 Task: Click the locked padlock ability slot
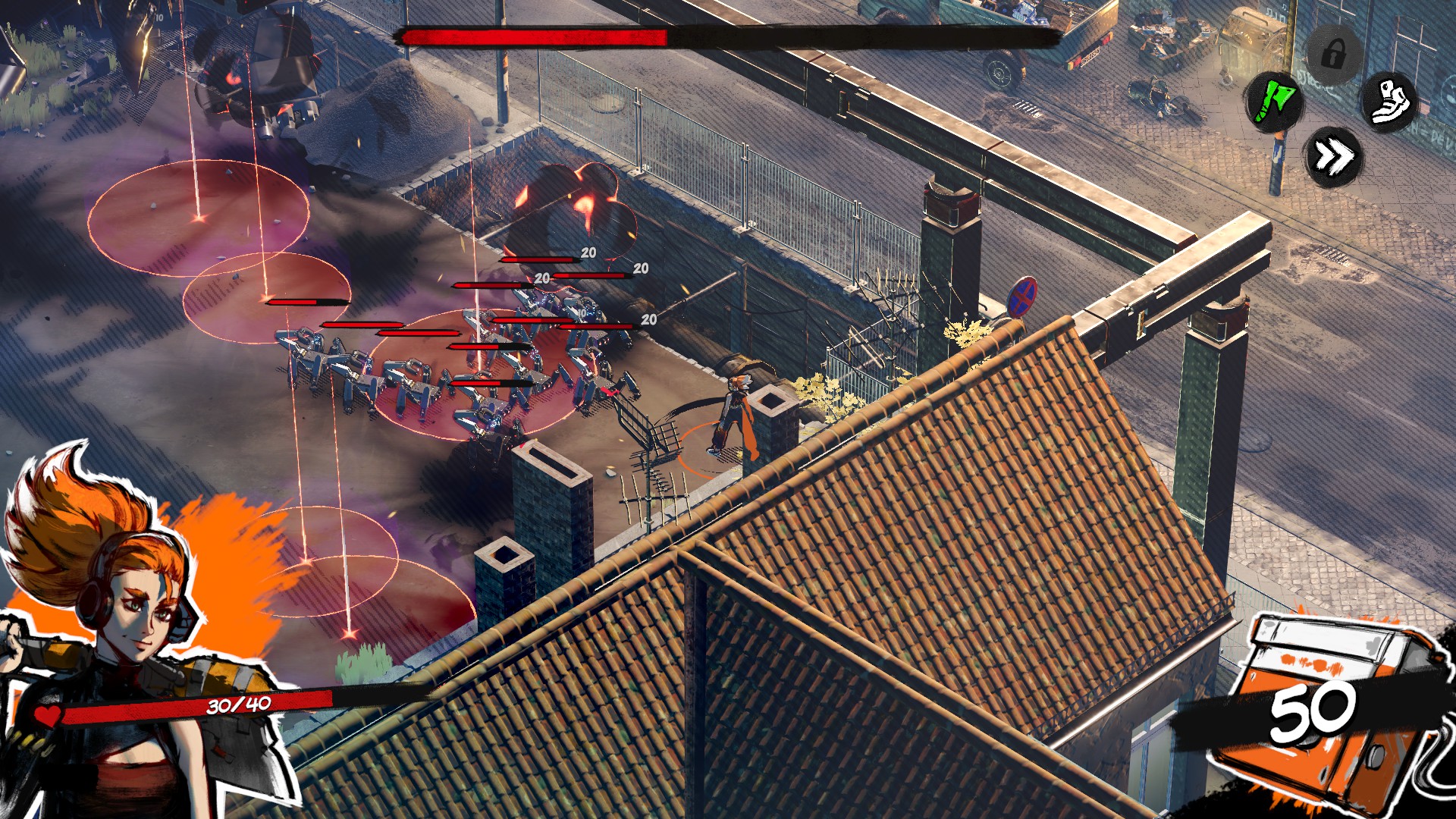coord(1333,53)
